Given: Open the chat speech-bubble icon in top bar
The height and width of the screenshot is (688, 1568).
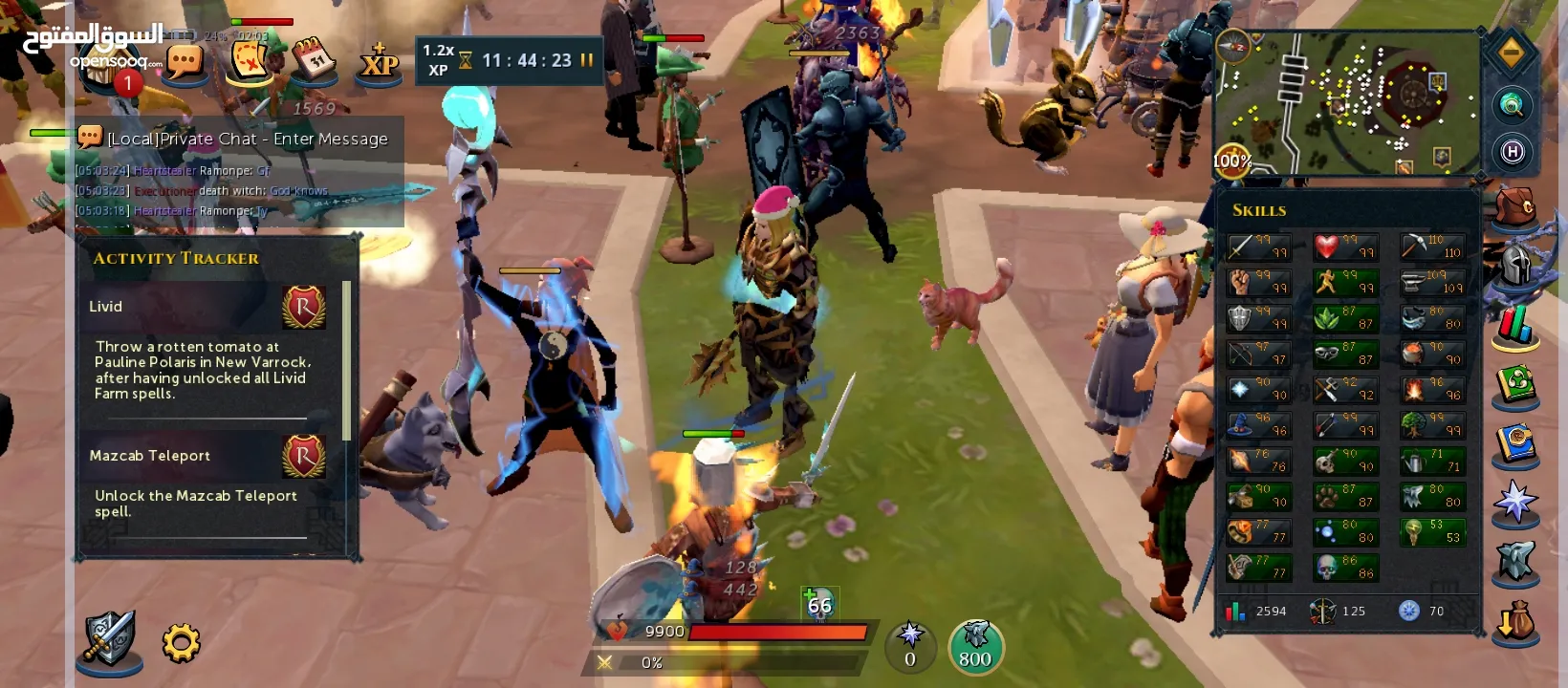Looking at the screenshot, I should 185,62.
